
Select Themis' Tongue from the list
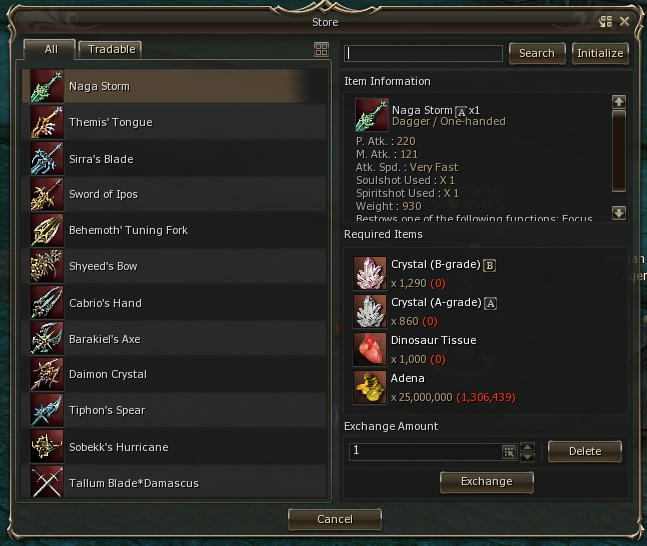176,122
